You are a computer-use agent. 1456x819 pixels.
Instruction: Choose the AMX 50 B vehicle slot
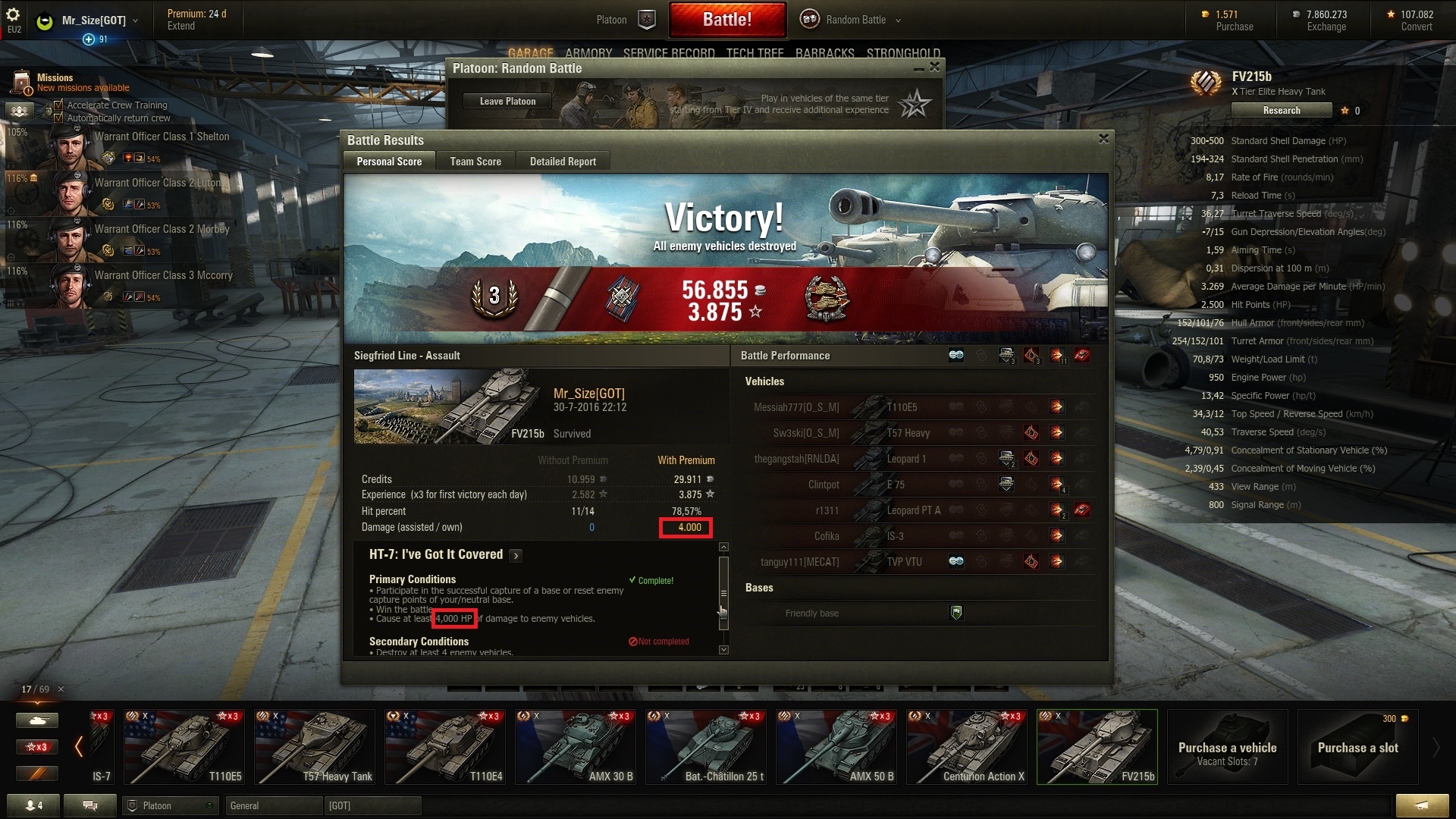point(836,747)
